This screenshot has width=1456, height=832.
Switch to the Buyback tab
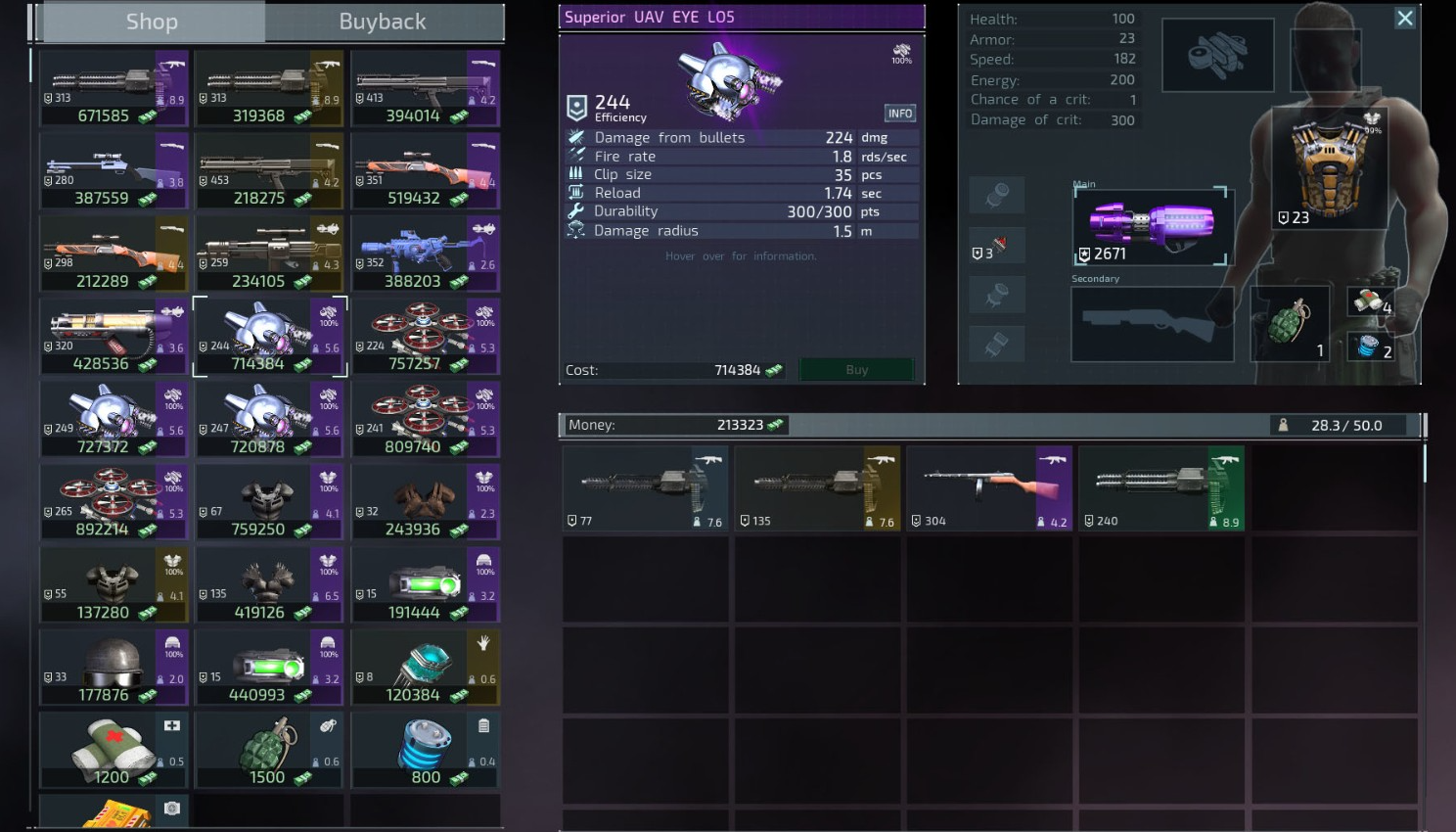coord(383,22)
